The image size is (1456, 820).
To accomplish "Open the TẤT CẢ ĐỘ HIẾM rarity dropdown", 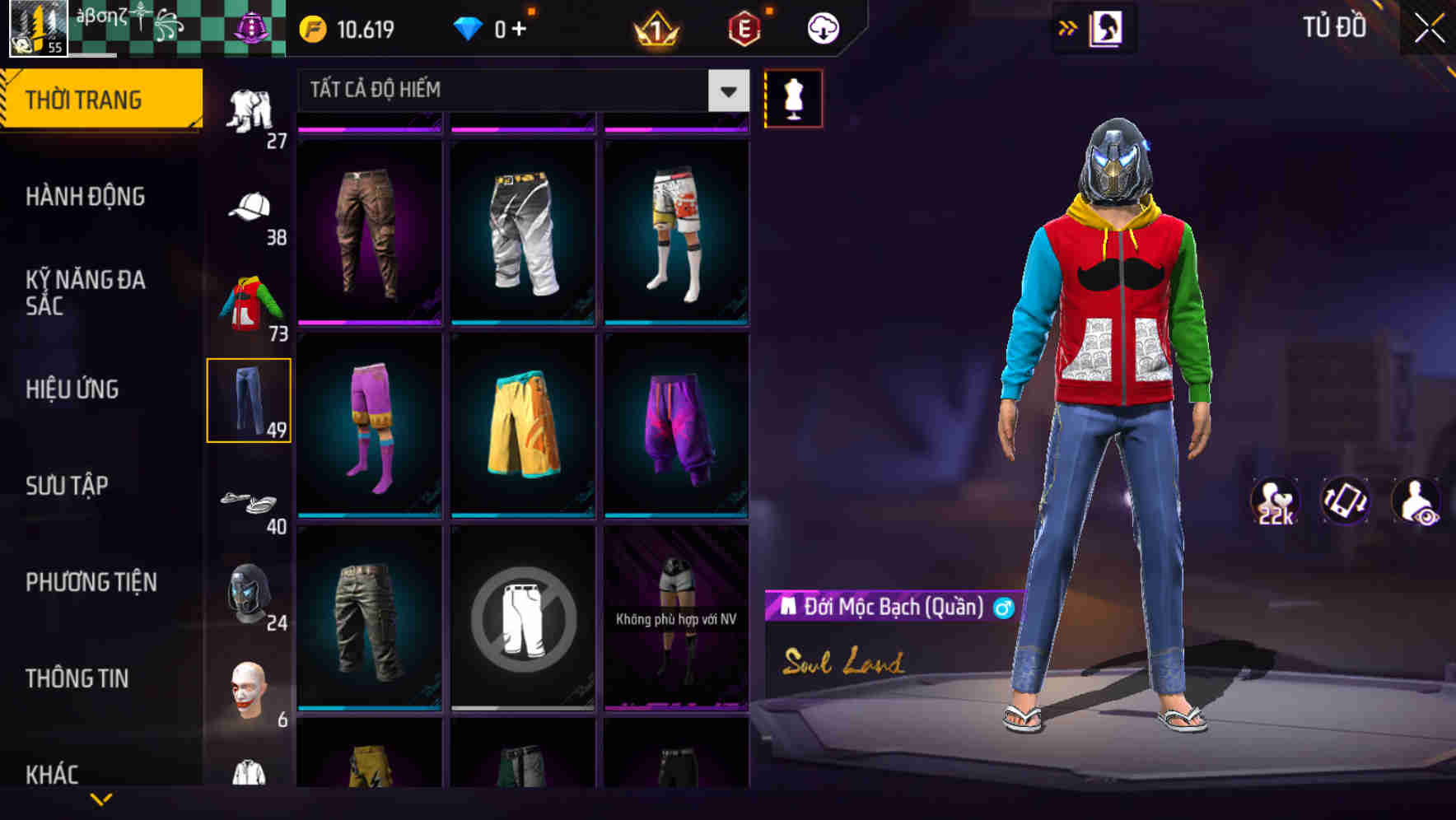I will pos(519,91).
